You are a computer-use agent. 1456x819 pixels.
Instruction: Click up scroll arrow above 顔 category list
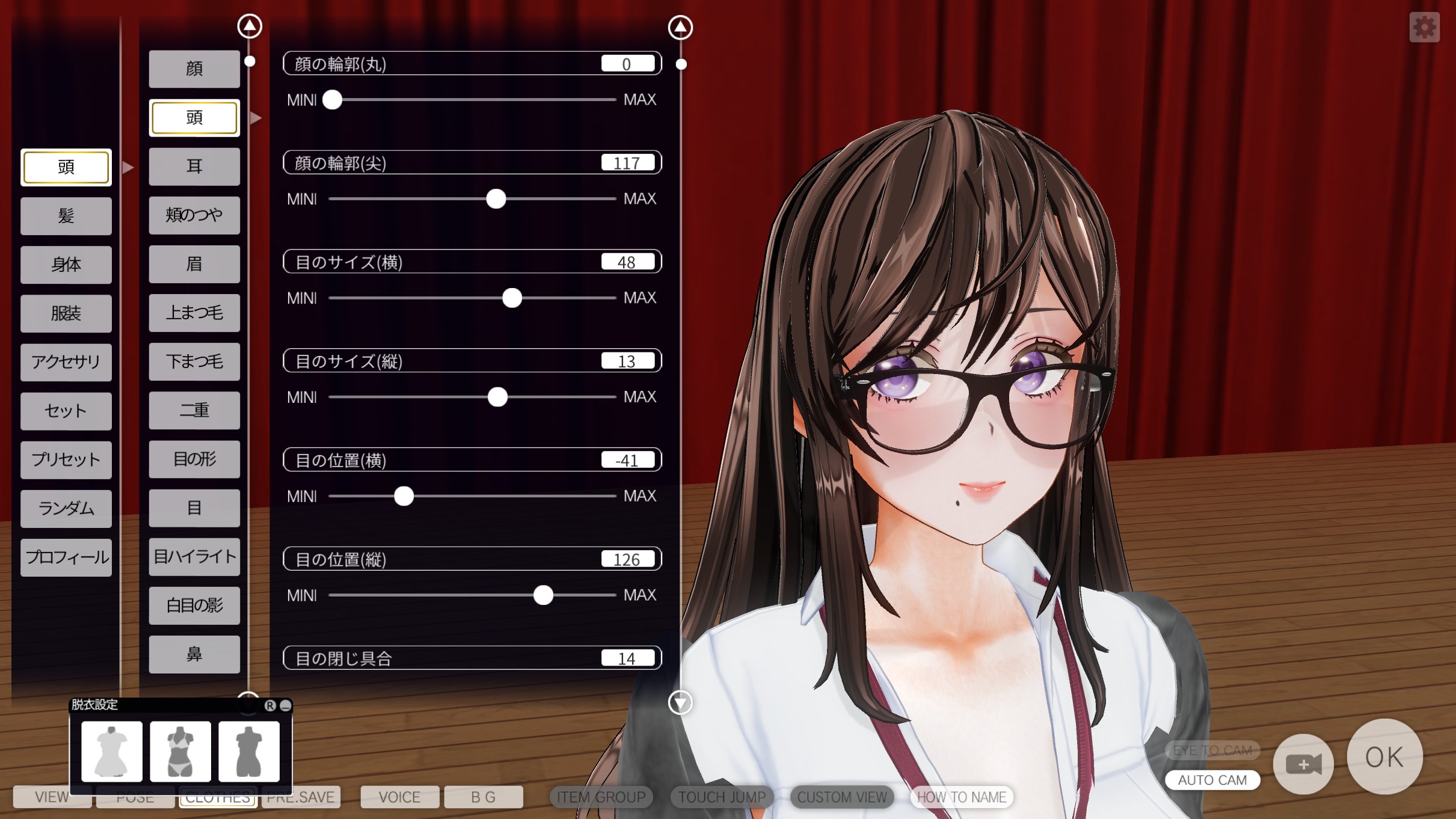tap(250, 25)
